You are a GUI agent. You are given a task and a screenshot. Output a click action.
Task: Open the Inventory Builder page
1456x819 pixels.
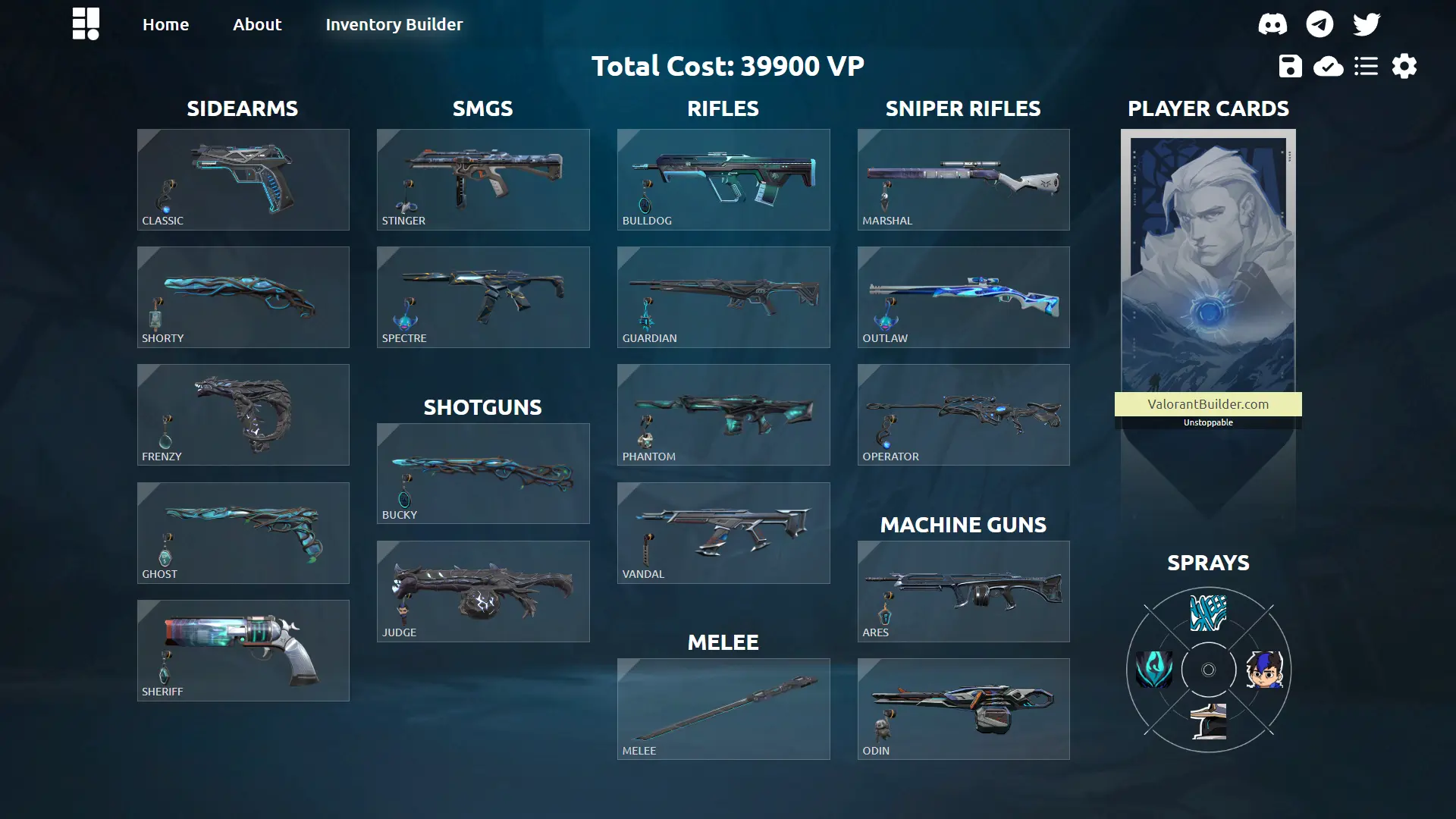[x=394, y=24]
